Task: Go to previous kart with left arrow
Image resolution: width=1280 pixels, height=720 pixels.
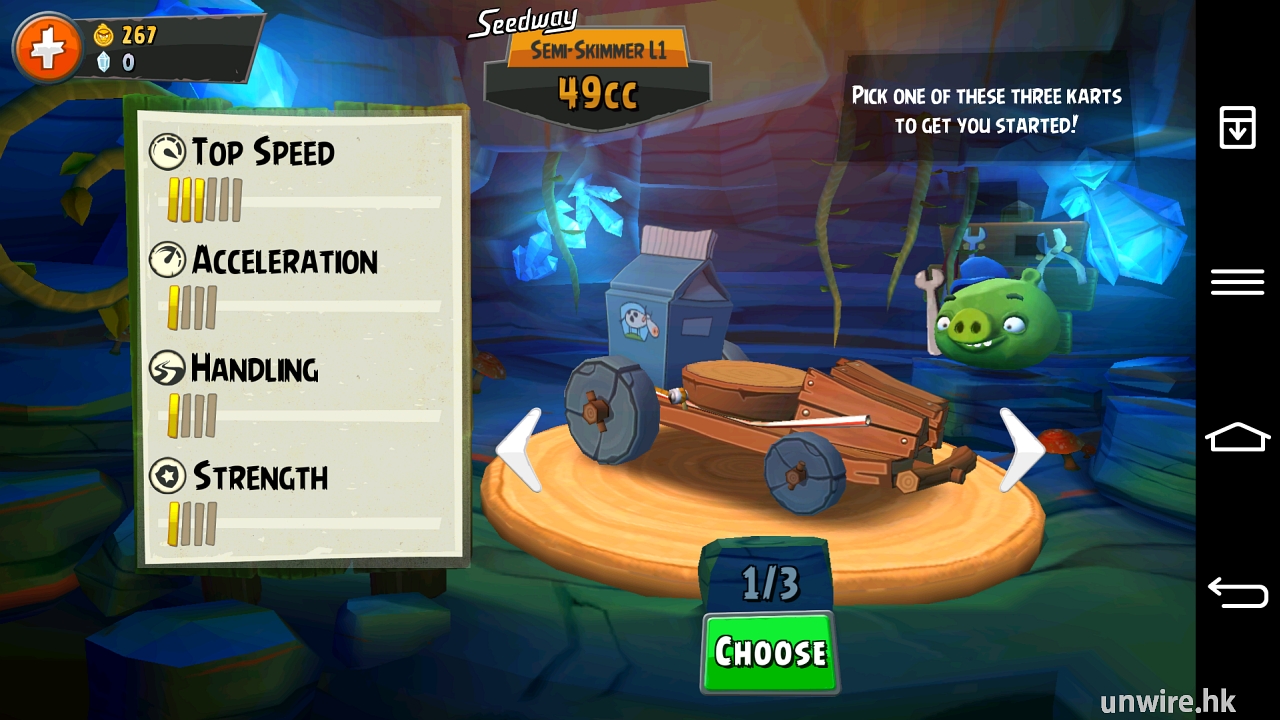Action: click(x=521, y=449)
